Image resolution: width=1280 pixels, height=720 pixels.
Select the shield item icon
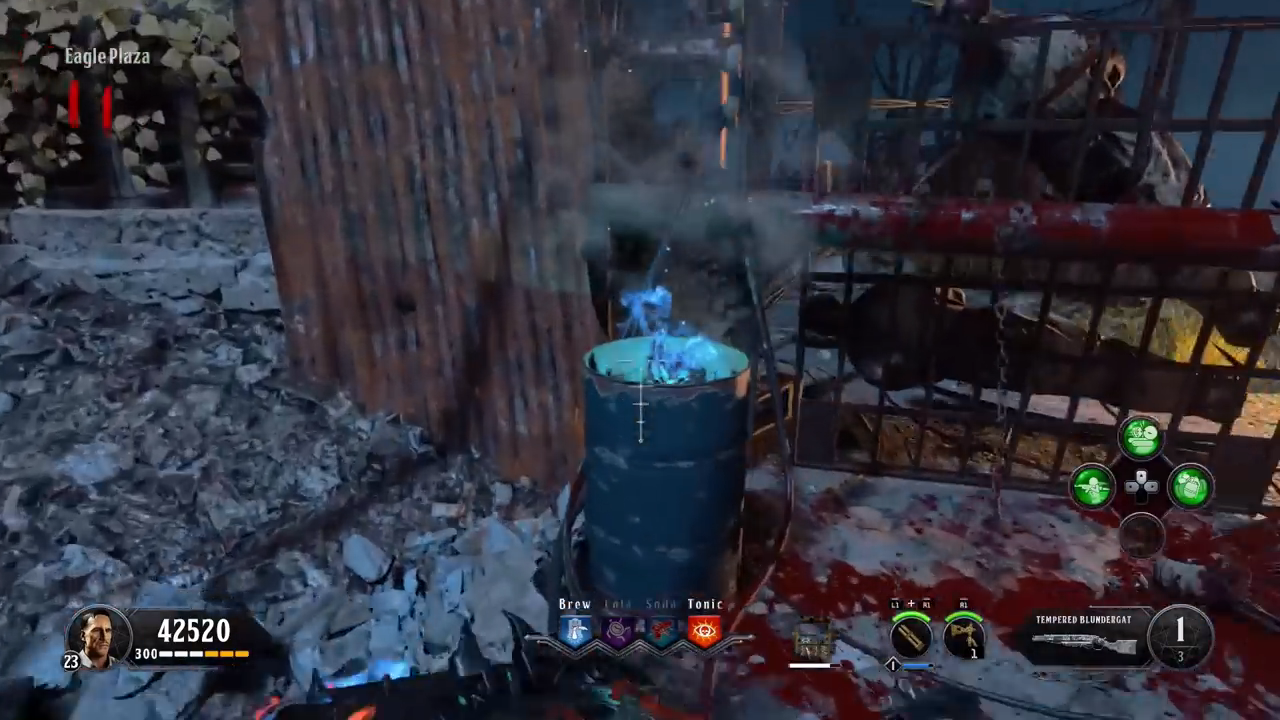click(812, 640)
